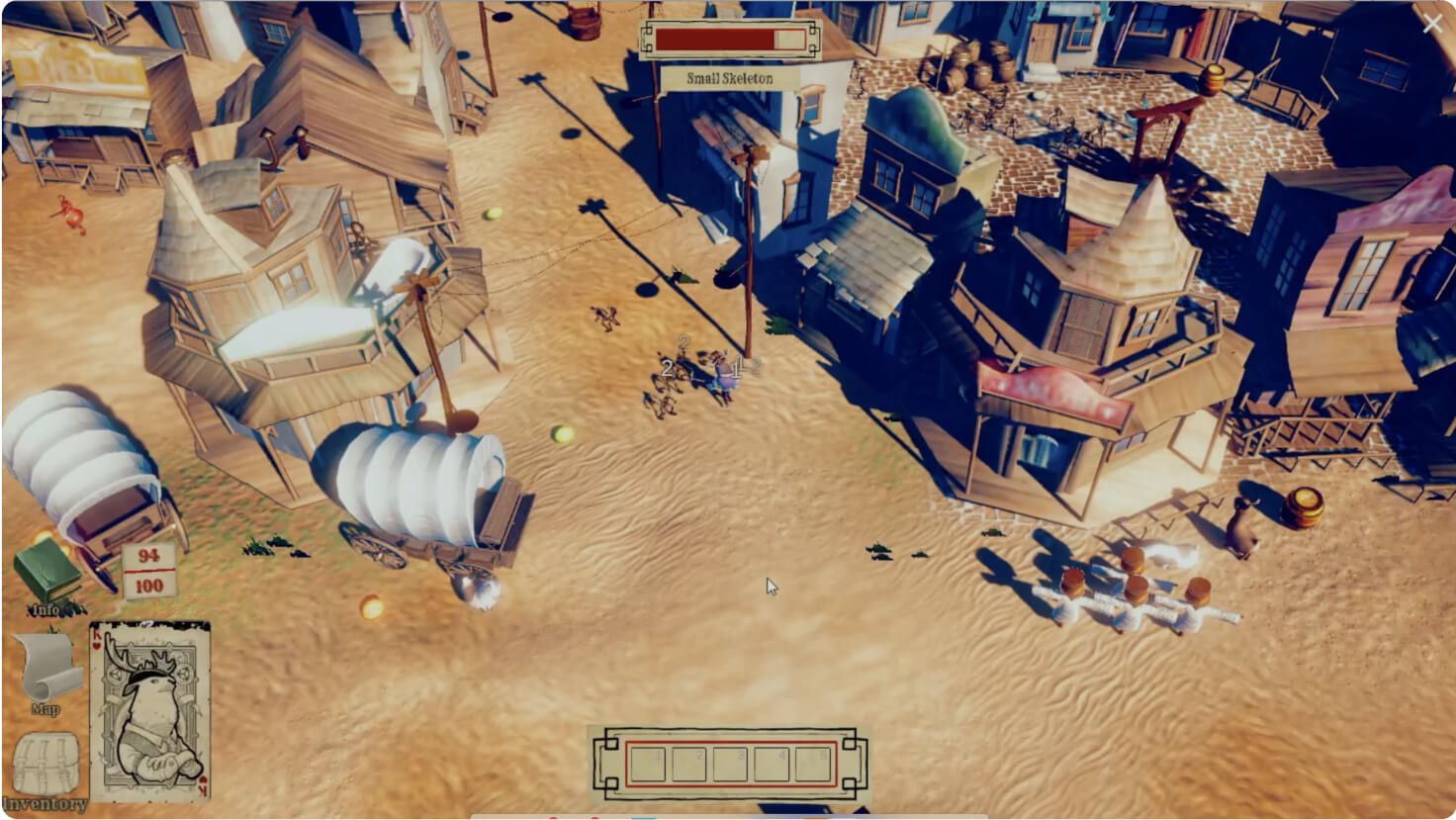Select hotbar slot number 1
This screenshot has width=1456, height=820.
648,764
